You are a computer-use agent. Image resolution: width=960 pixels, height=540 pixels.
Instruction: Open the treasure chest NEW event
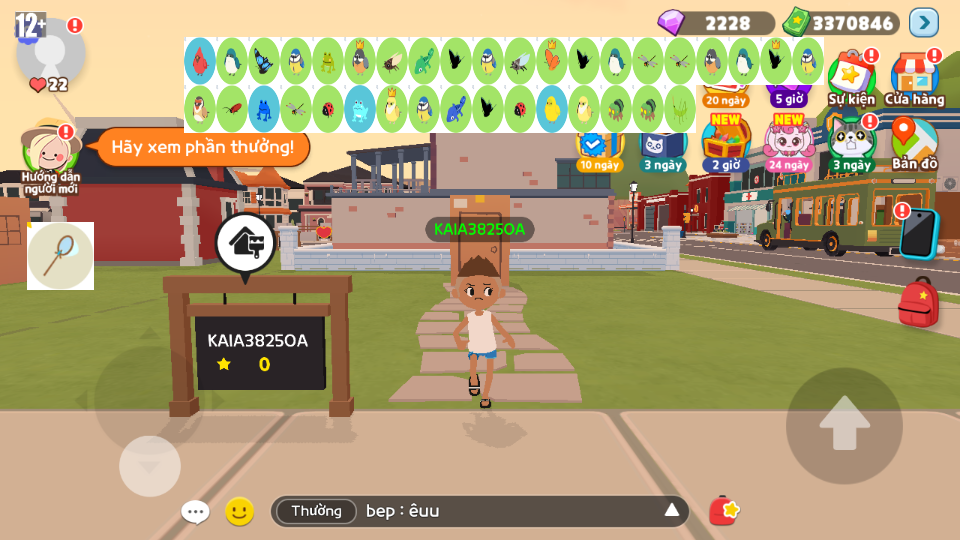(x=726, y=141)
